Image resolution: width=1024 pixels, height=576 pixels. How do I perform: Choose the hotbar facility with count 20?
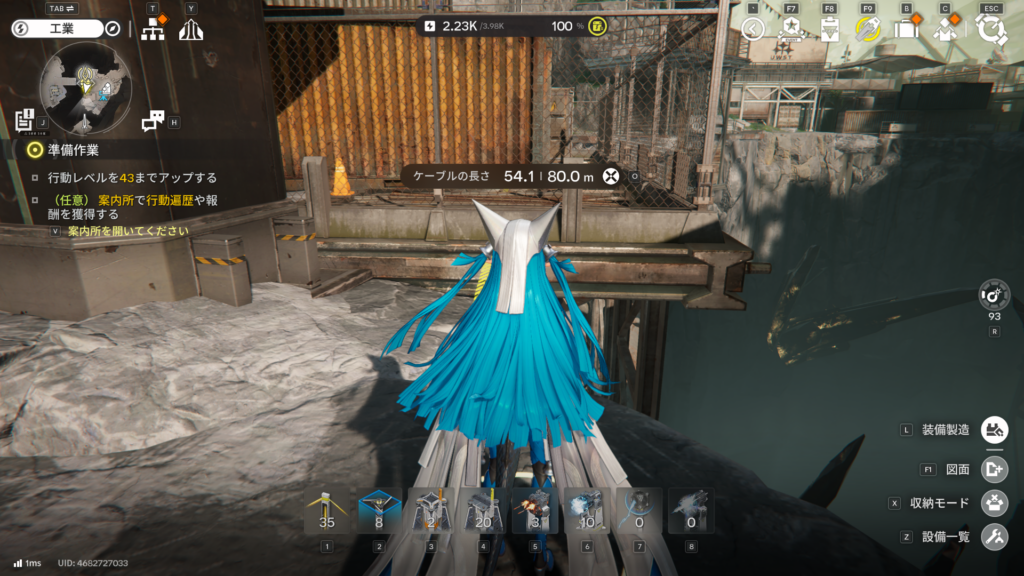pos(483,510)
